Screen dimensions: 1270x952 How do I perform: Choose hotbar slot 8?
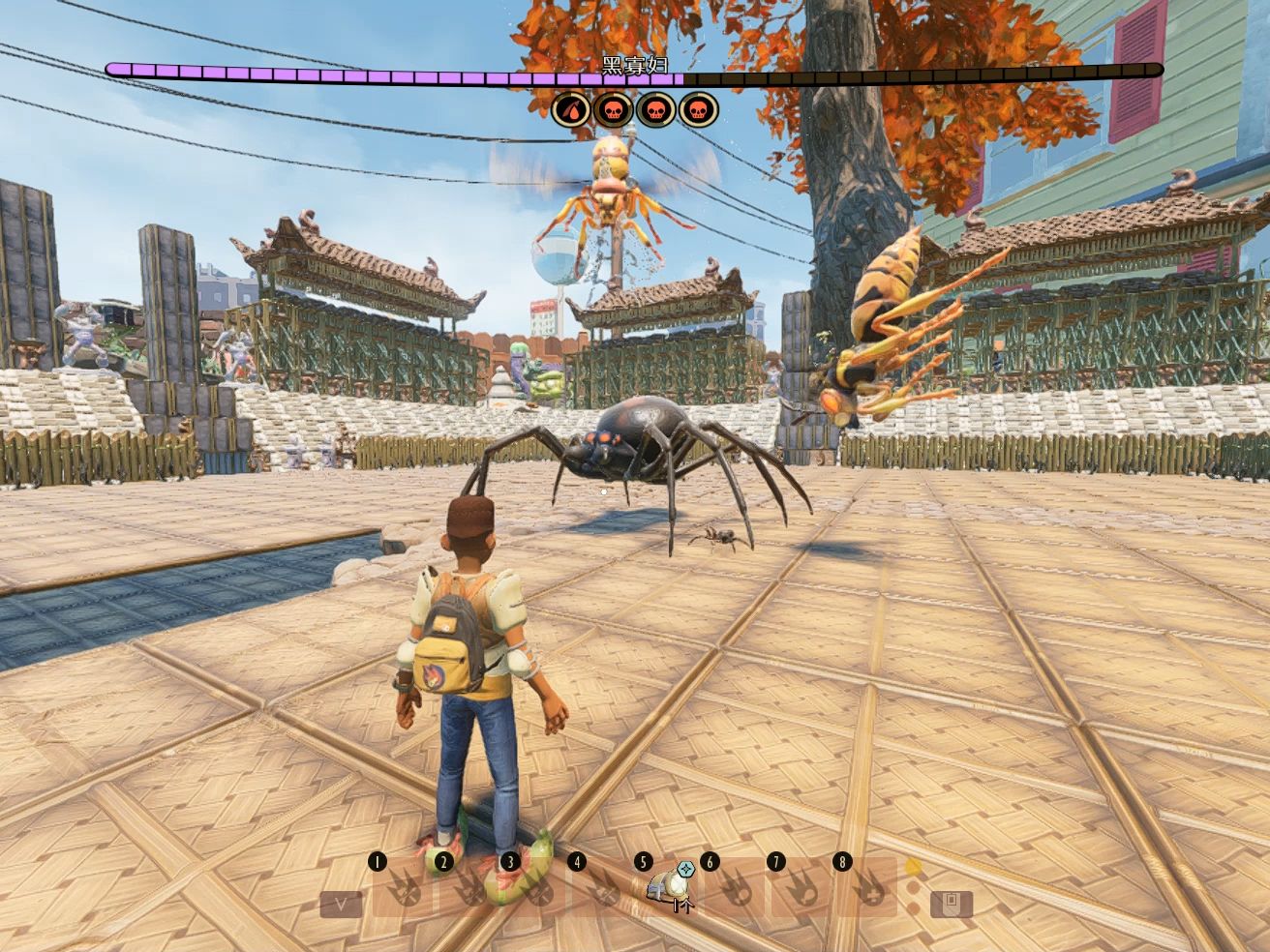pos(870,887)
